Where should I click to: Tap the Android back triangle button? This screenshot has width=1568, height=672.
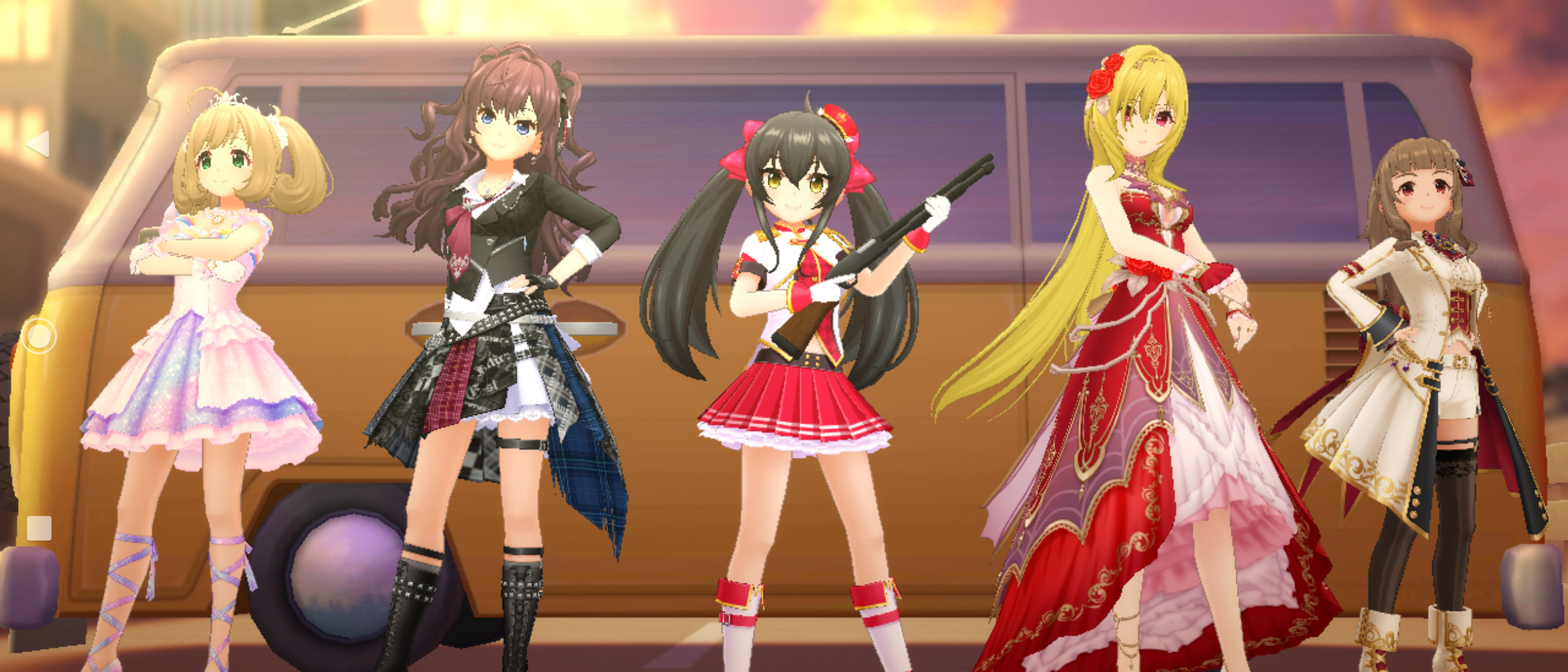tap(39, 144)
